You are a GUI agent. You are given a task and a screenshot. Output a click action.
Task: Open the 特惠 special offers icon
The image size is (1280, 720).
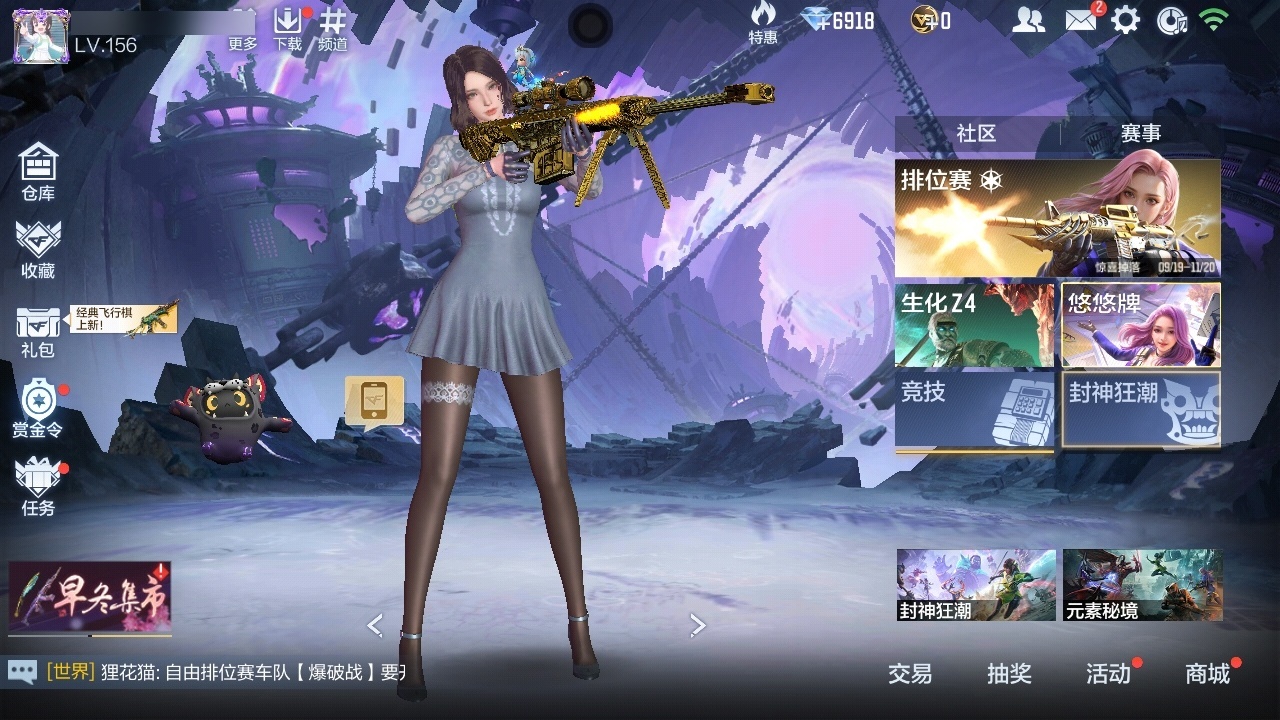tap(763, 22)
